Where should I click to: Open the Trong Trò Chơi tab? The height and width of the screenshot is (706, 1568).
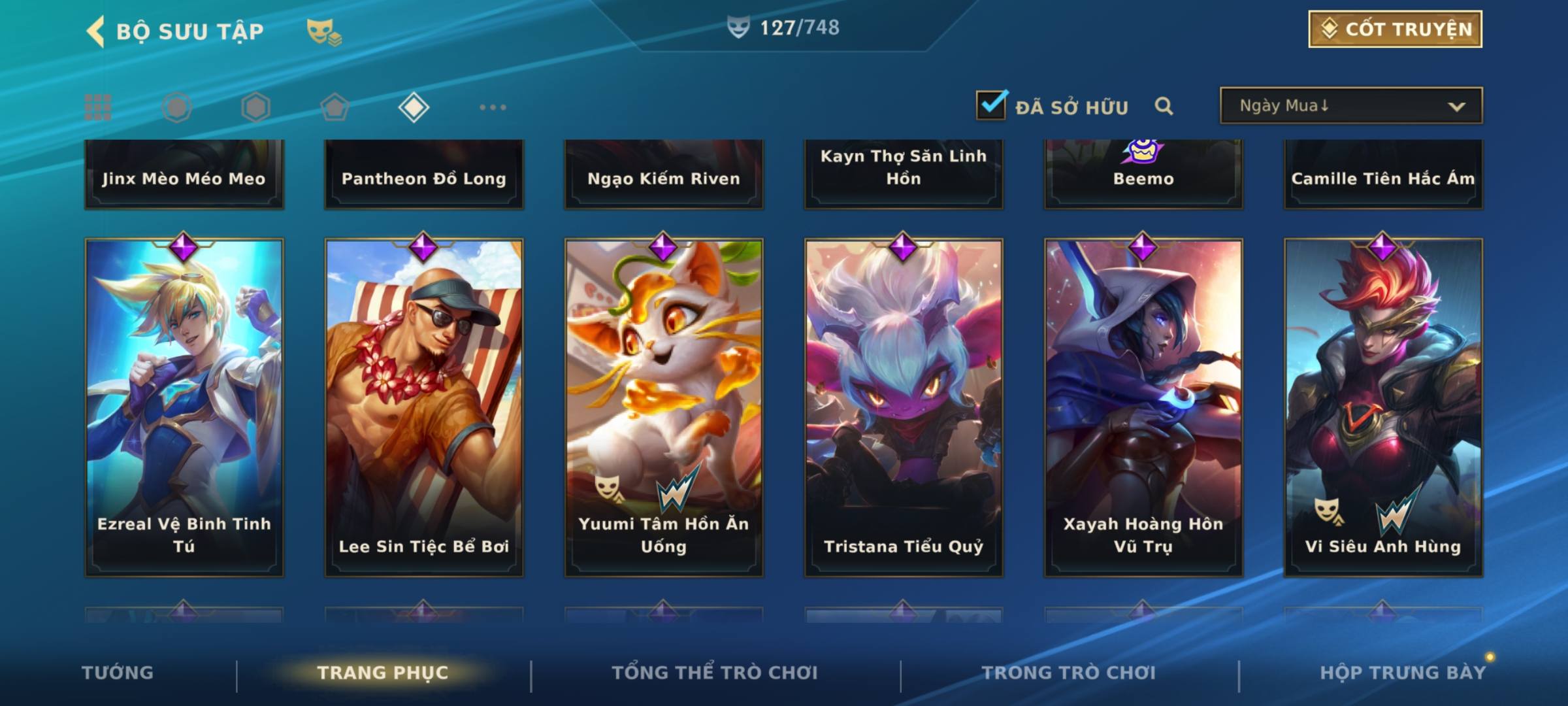pos(1069,673)
